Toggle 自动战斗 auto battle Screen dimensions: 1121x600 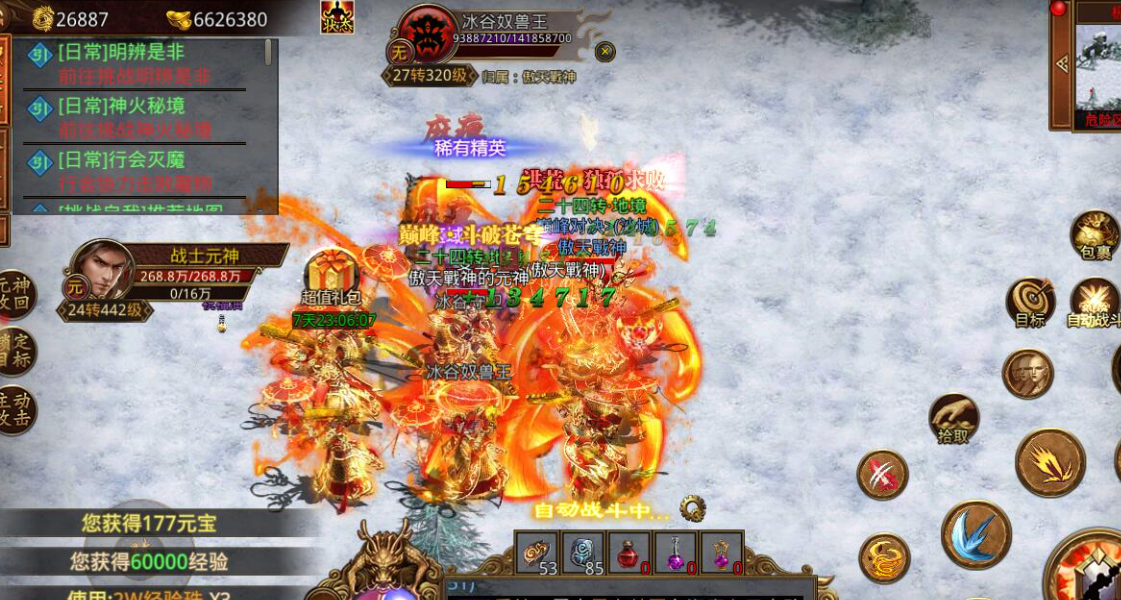(1095, 300)
